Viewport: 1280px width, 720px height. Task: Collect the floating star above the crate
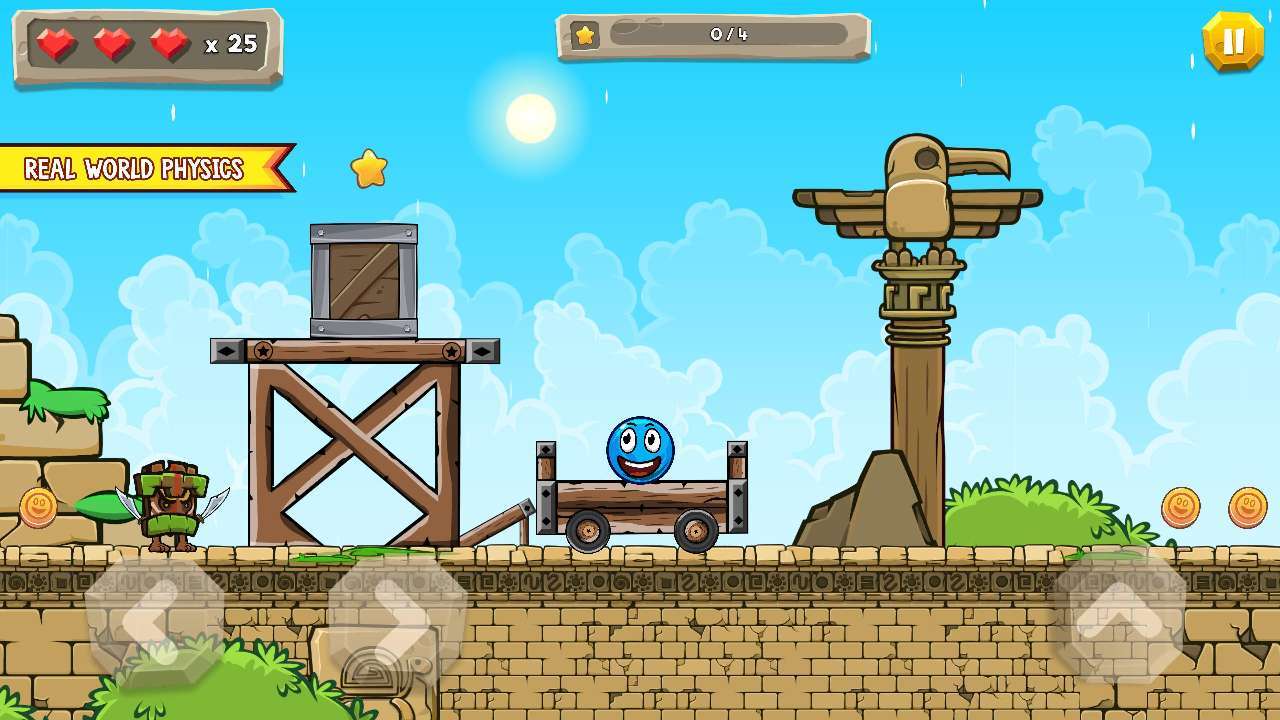click(x=371, y=169)
